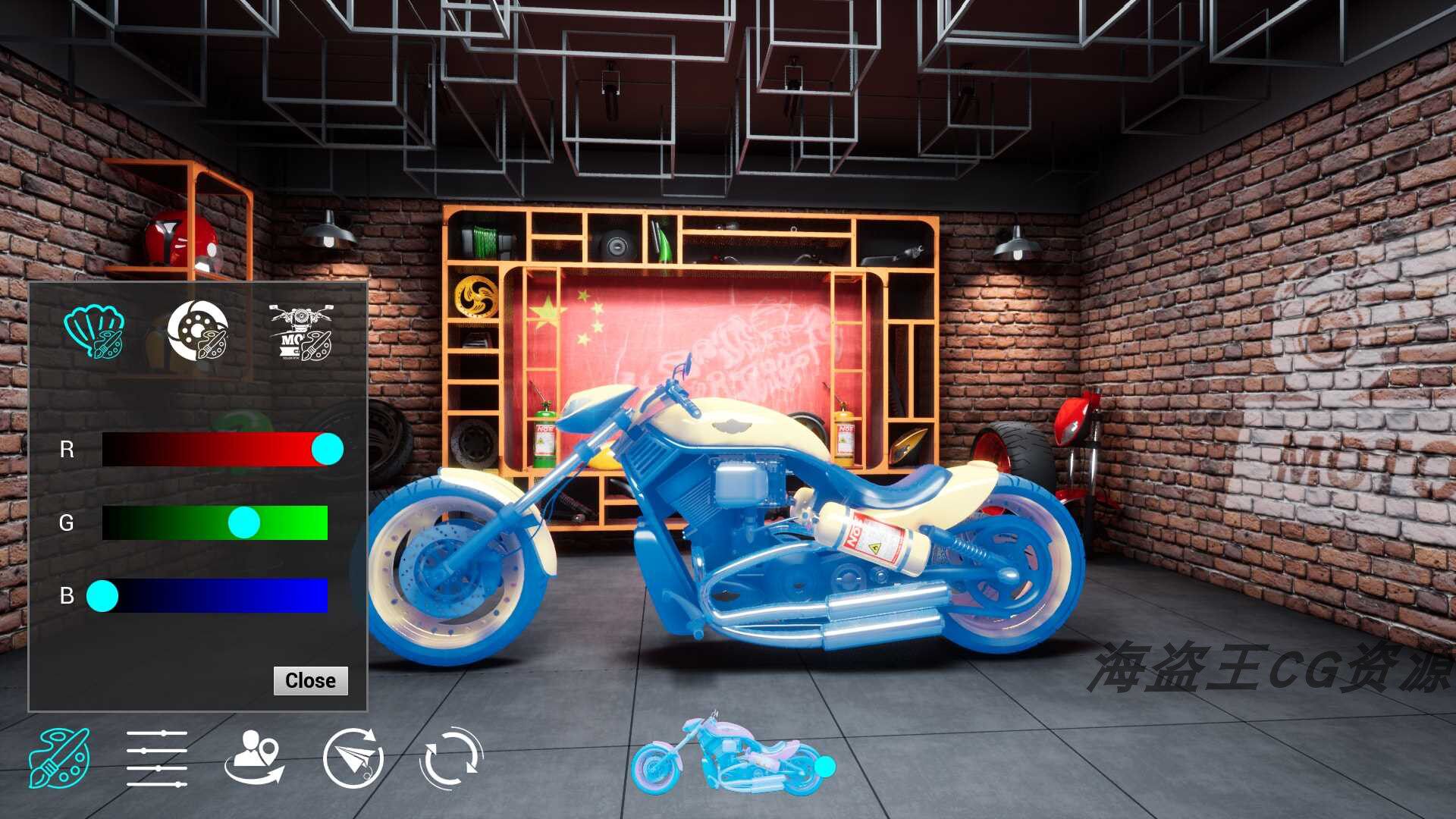1456x819 pixels.
Task: Select the body paint shell tab
Action: pyautogui.click(x=94, y=332)
